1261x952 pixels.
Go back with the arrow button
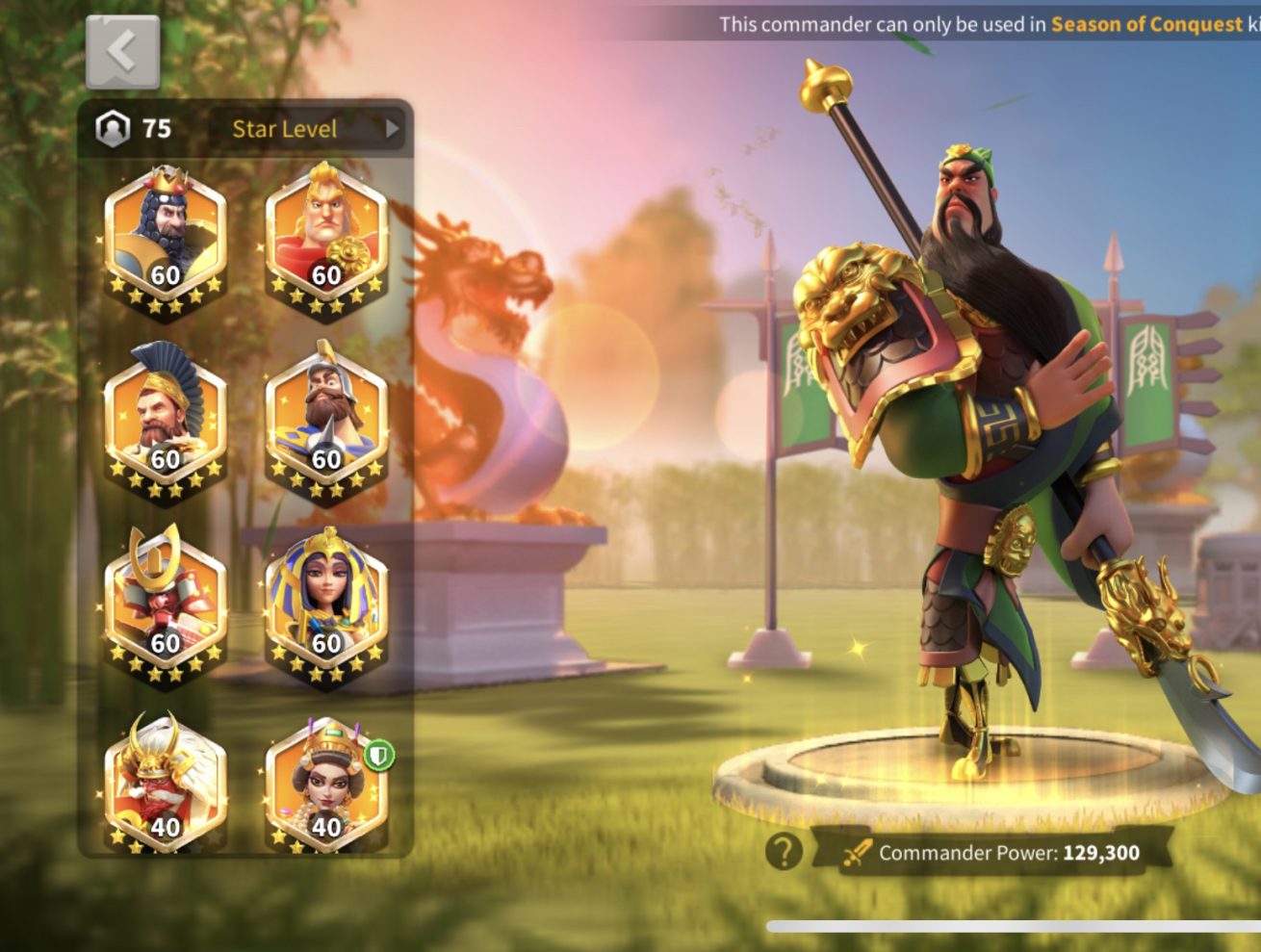click(122, 52)
